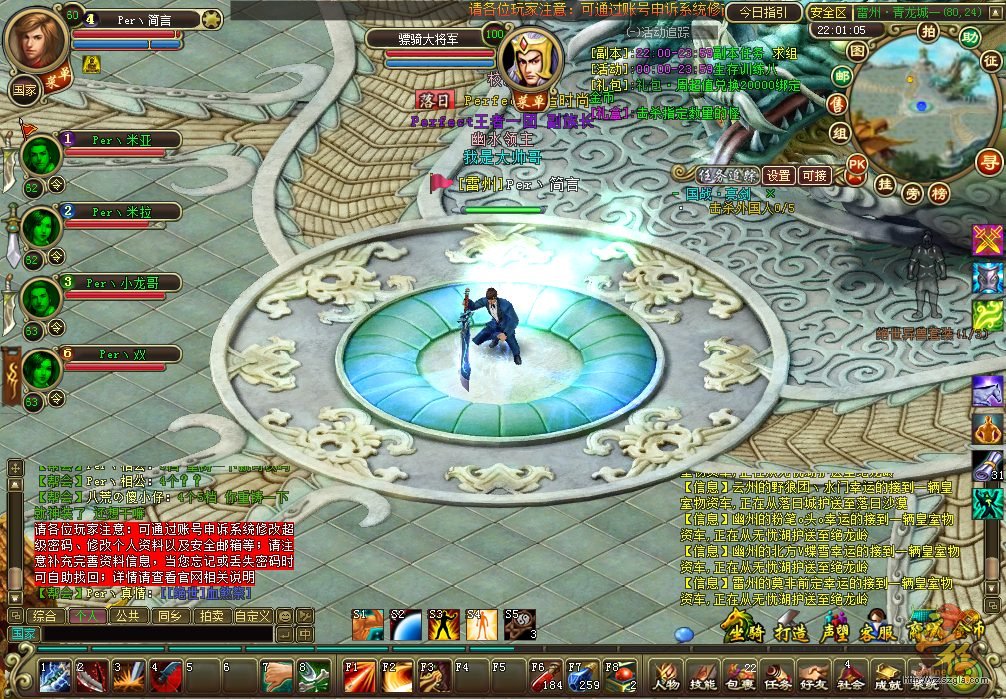Open the 包裹 inventory bag

tap(740, 675)
